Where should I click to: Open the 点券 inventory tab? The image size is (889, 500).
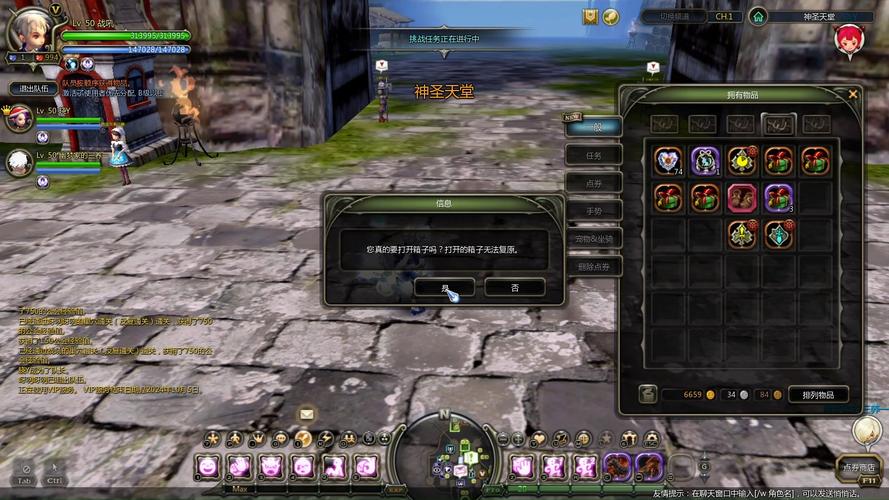[x=594, y=183]
